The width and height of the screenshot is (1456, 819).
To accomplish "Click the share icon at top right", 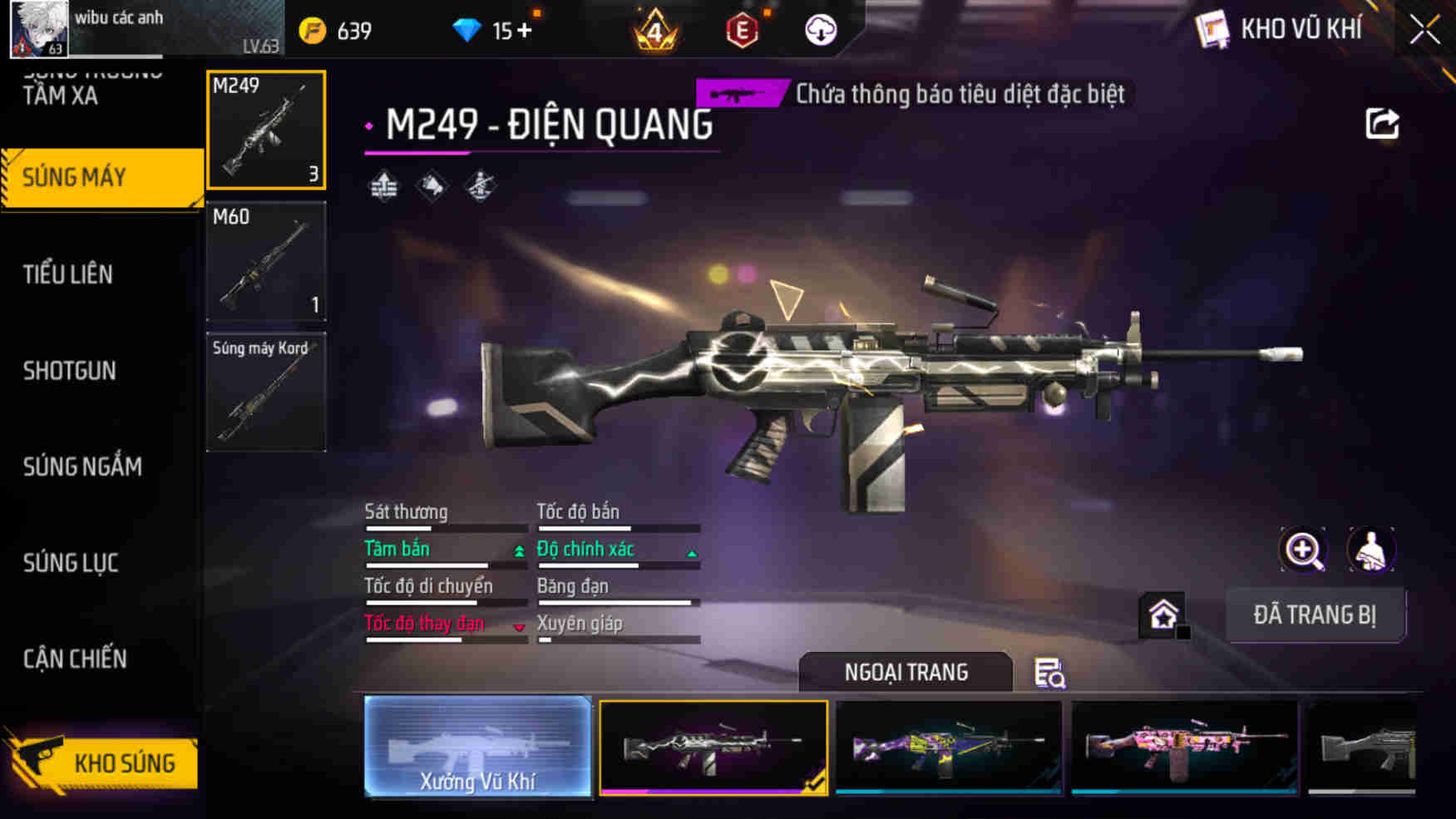I will 1382,123.
